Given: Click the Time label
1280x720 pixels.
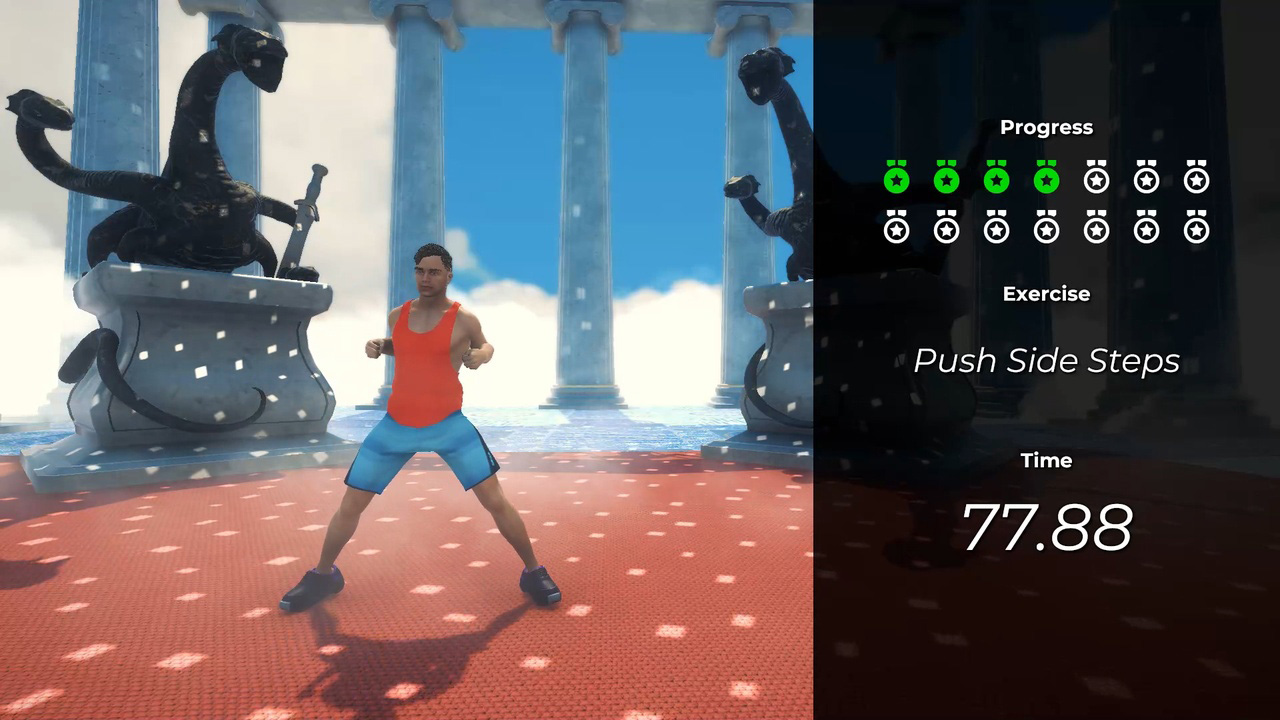Looking at the screenshot, I should tap(1046, 460).
